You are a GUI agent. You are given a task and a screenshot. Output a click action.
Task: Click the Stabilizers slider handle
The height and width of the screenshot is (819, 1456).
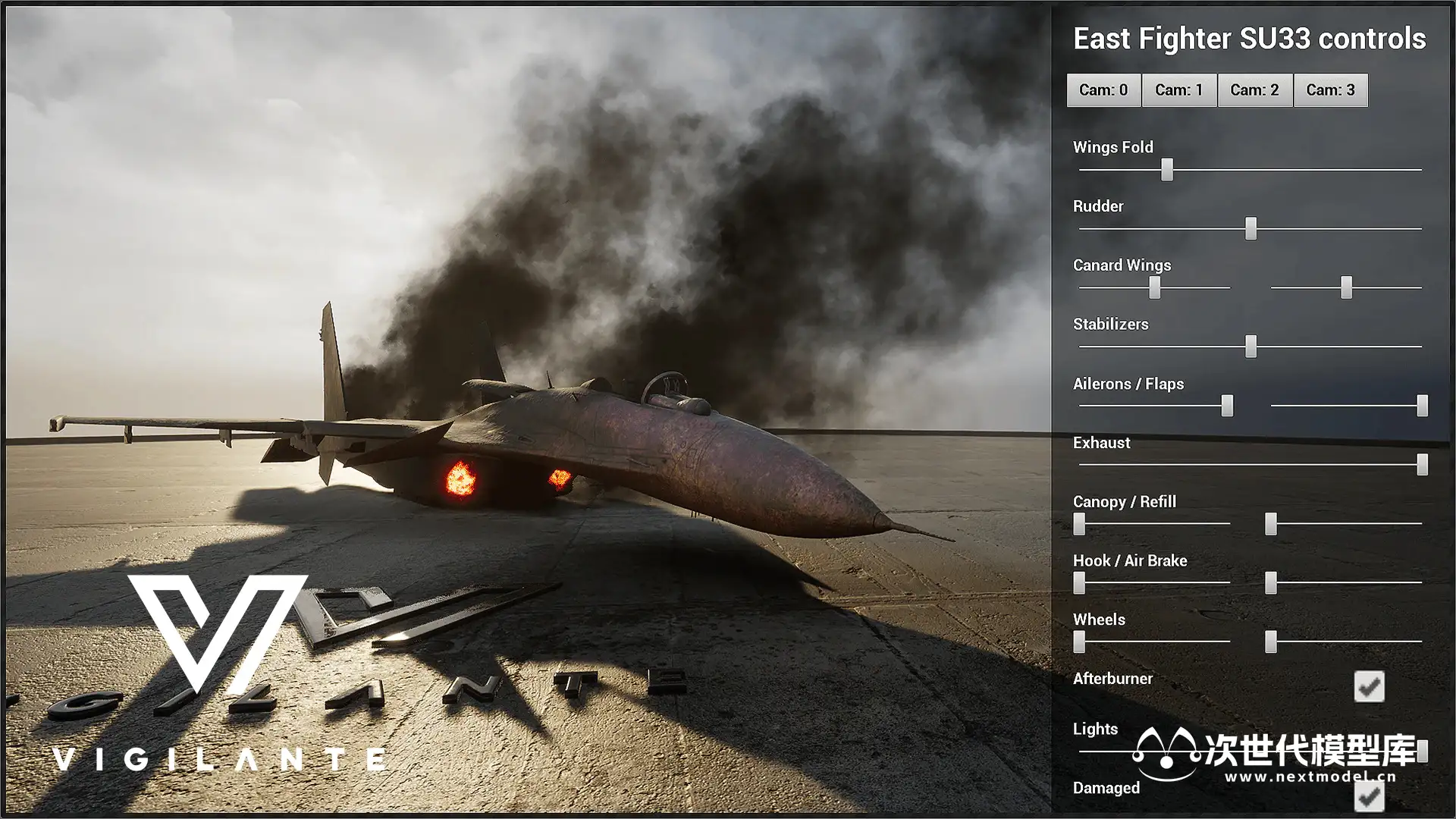[x=1250, y=347]
